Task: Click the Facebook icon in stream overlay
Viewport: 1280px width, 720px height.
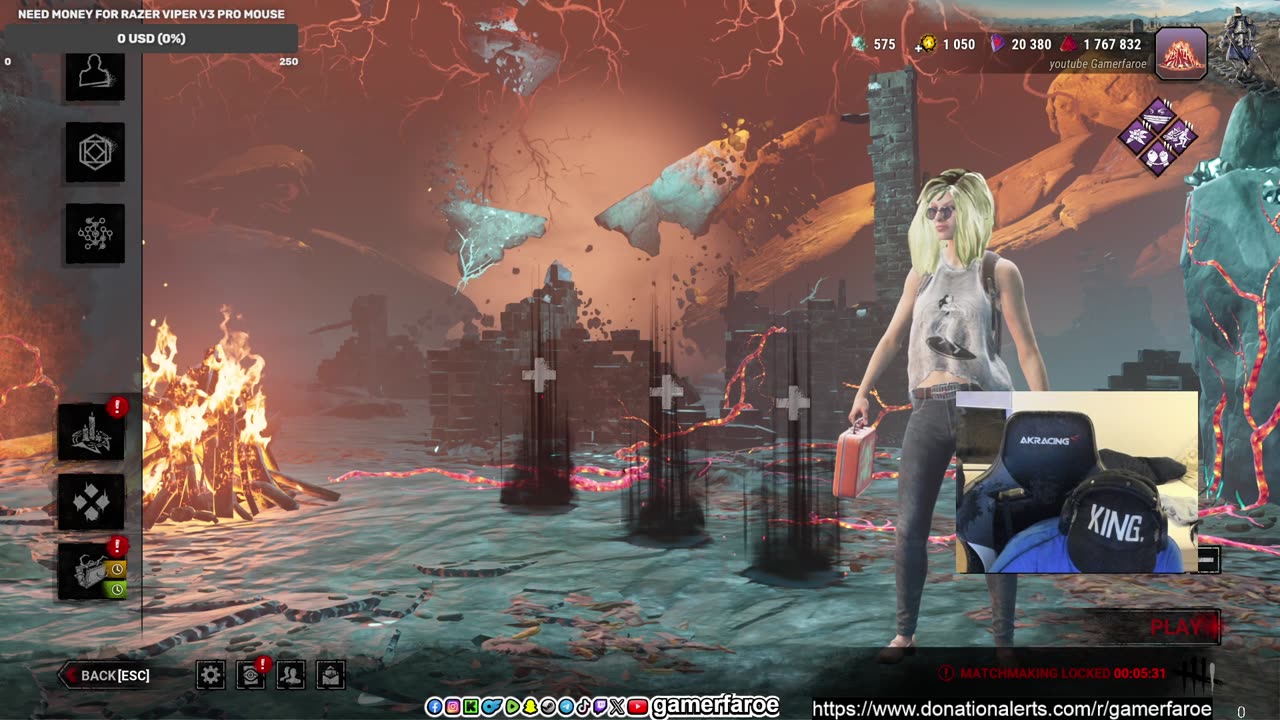Action: point(434,707)
